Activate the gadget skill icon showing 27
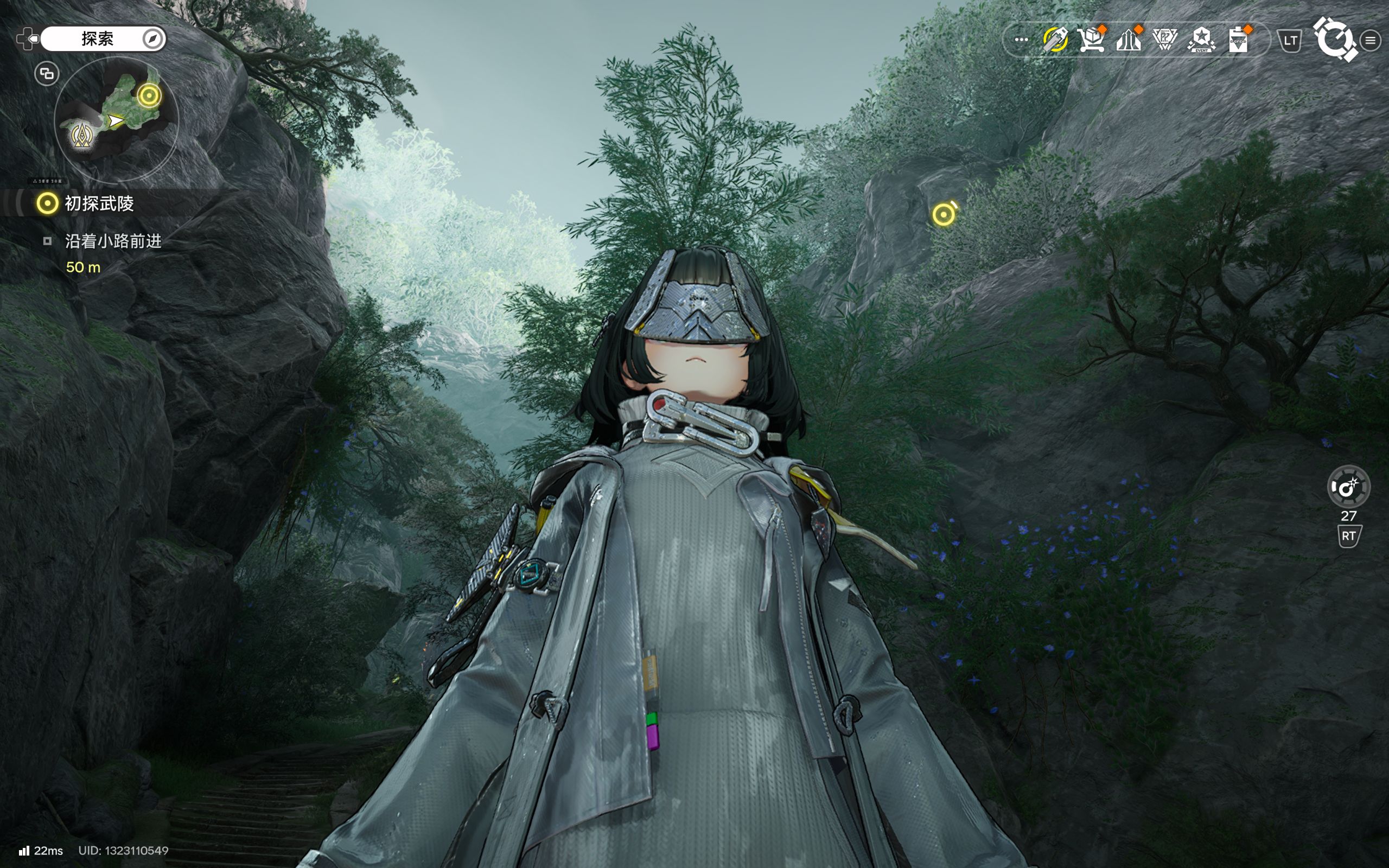 coord(1348,487)
